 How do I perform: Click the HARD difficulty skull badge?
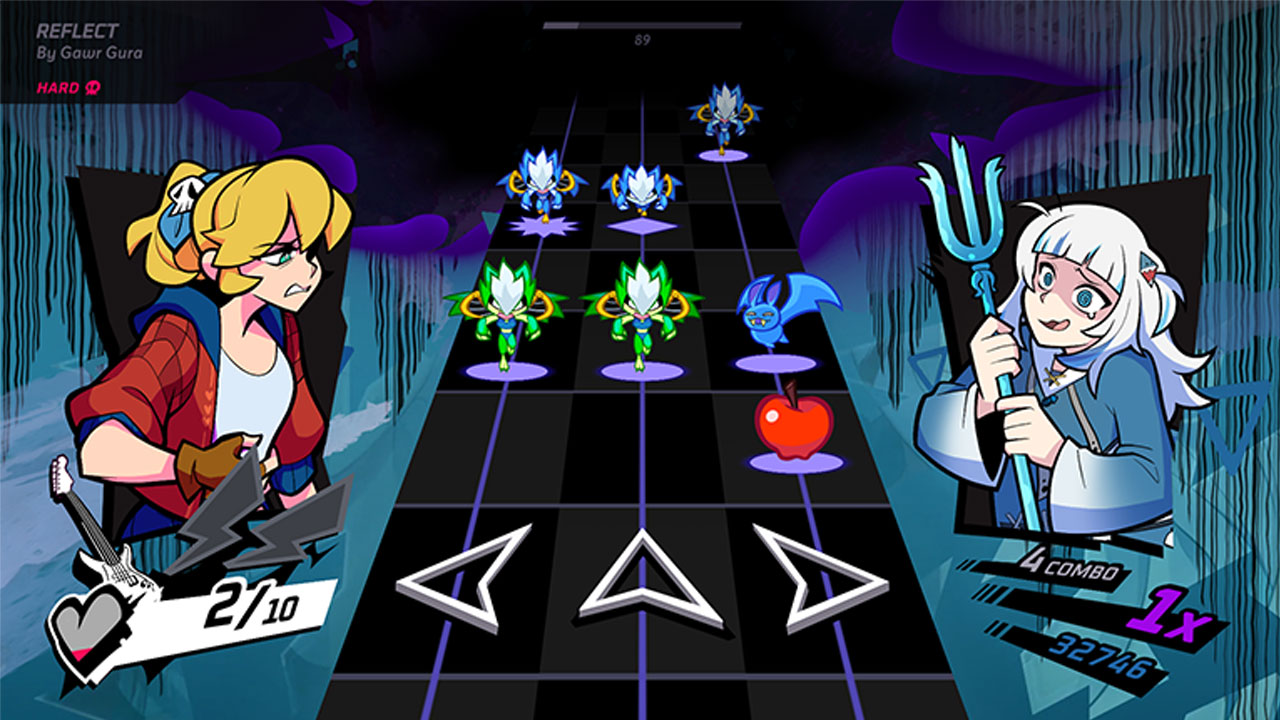[x=92, y=87]
